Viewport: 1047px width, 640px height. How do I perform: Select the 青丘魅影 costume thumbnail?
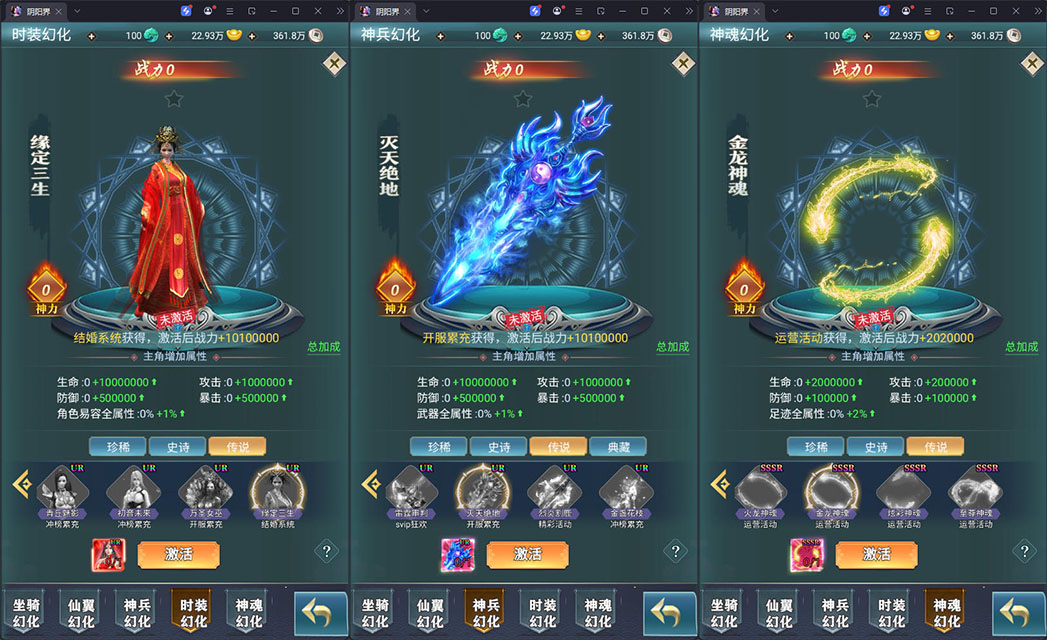point(63,492)
